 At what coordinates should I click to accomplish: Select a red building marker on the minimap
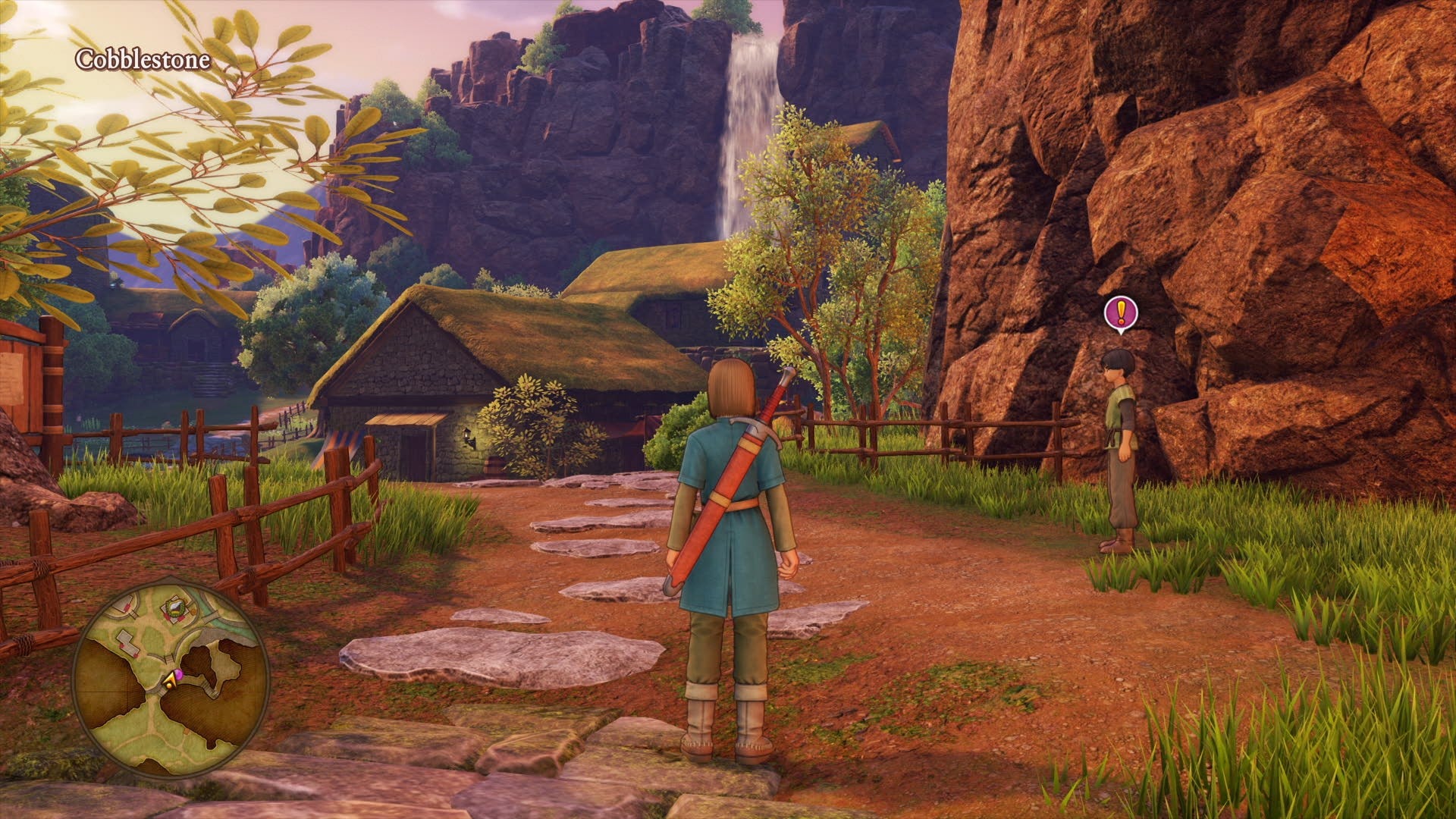tap(123, 646)
